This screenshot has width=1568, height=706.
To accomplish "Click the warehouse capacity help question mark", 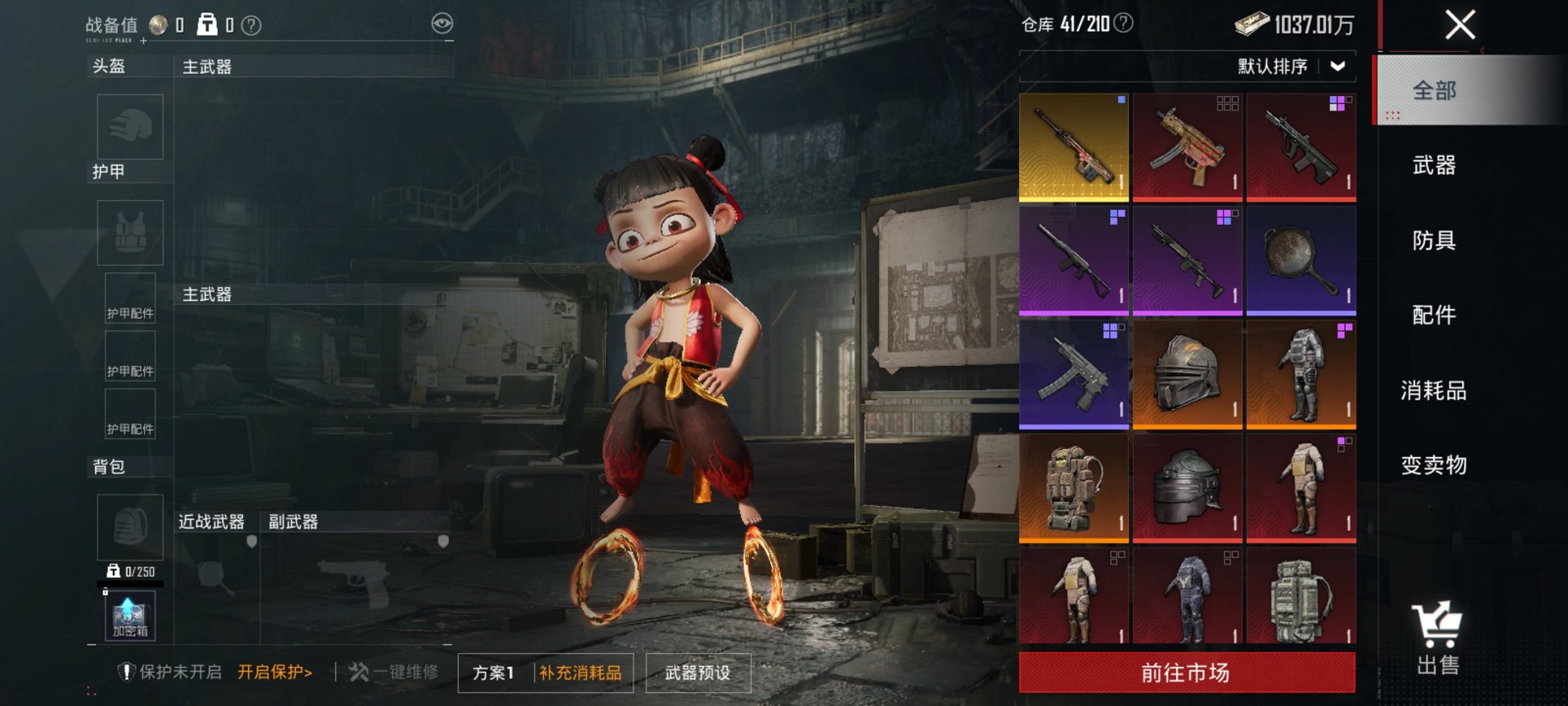I will click(x=1123, y=23).
